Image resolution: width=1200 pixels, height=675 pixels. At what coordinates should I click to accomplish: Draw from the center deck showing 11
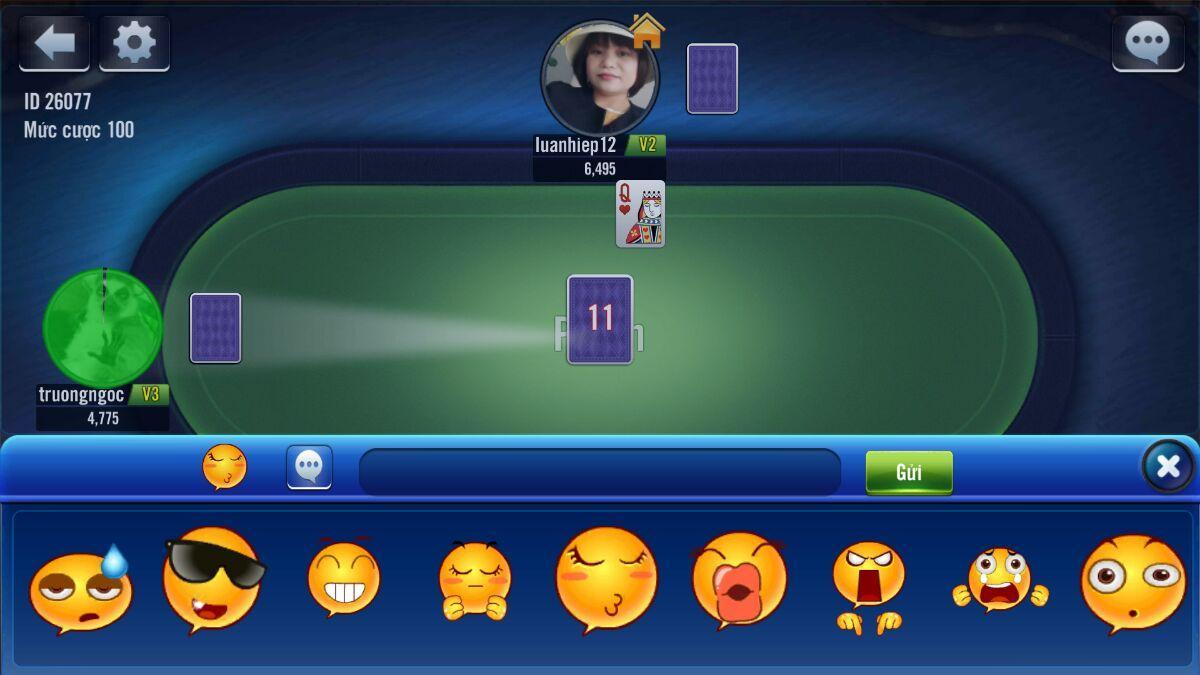point(600,319)
